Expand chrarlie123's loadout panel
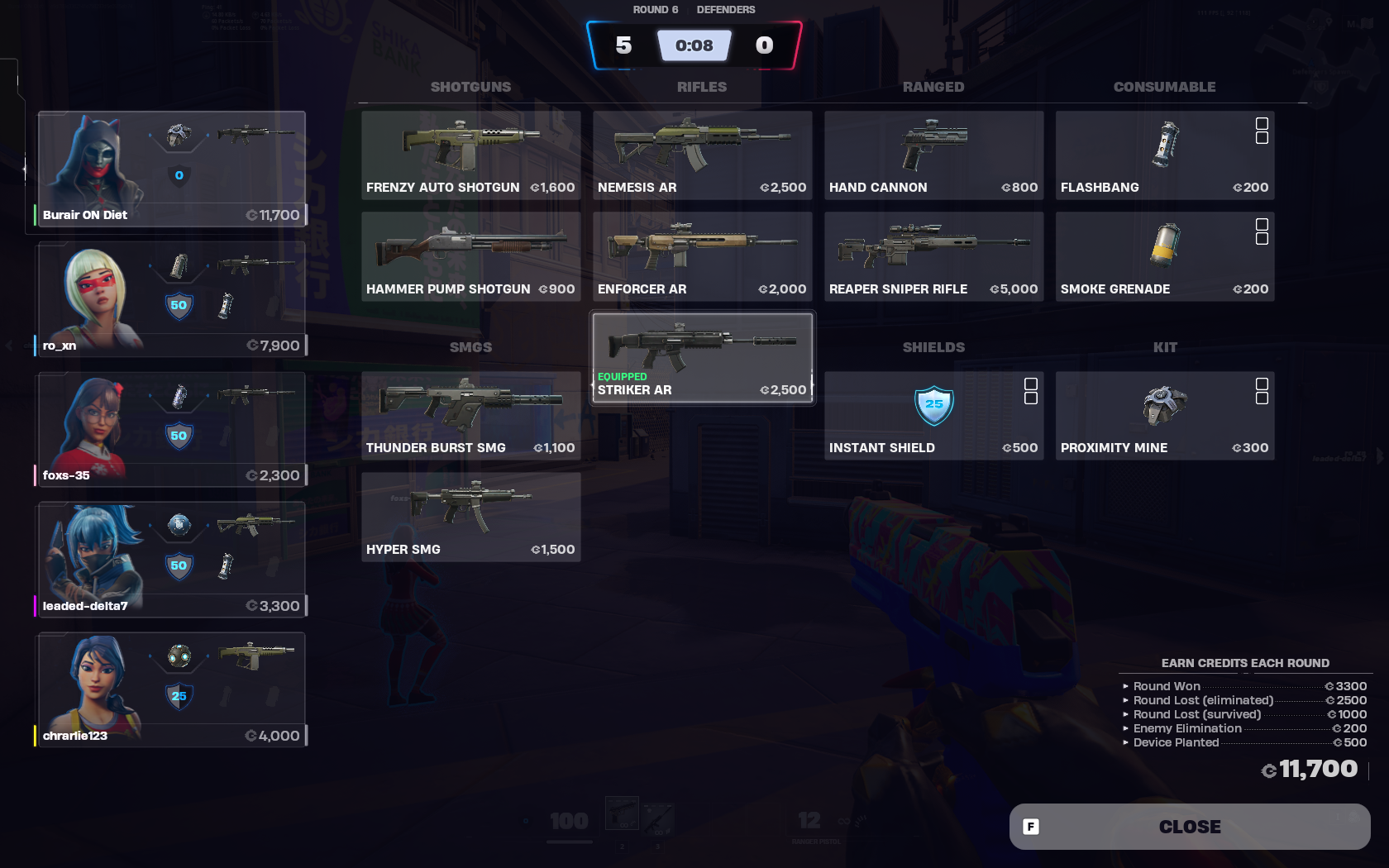Viewport: 1389px width, 868px height. 171,689
